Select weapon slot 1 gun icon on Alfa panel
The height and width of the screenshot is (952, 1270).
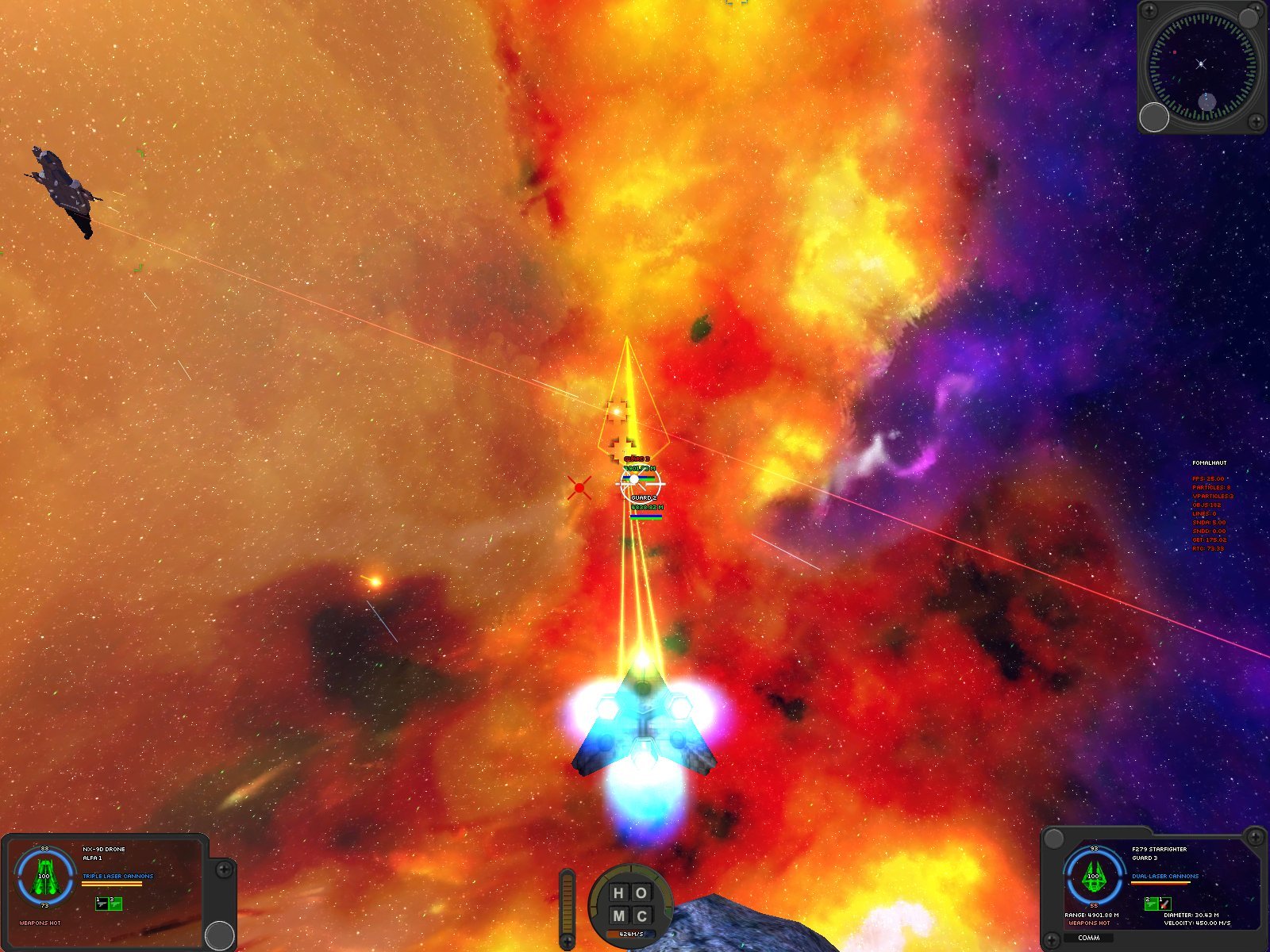pos(102,905)
